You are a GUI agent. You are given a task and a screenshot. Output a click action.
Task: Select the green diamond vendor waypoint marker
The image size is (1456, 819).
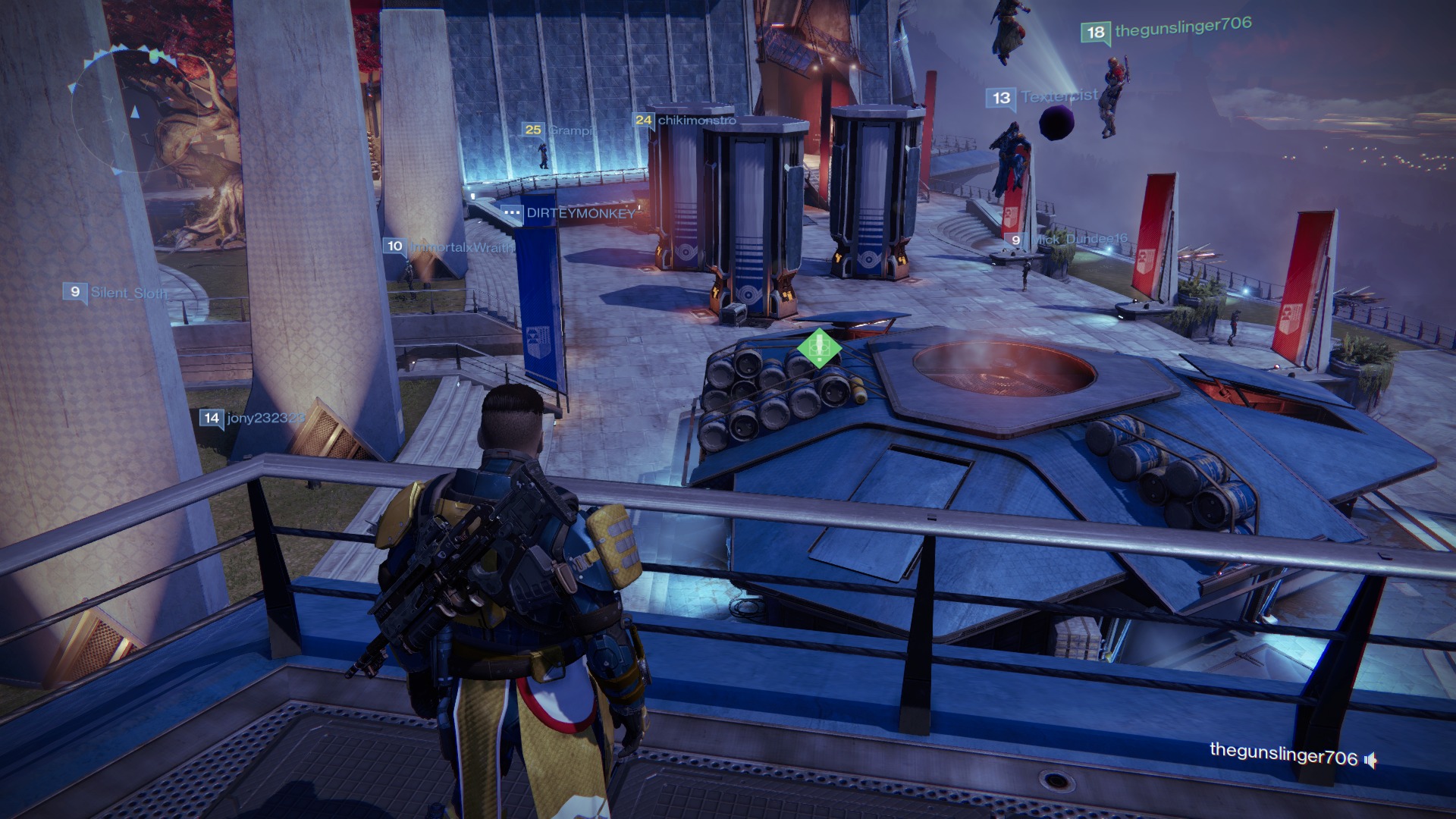click(x=819, y=348)
